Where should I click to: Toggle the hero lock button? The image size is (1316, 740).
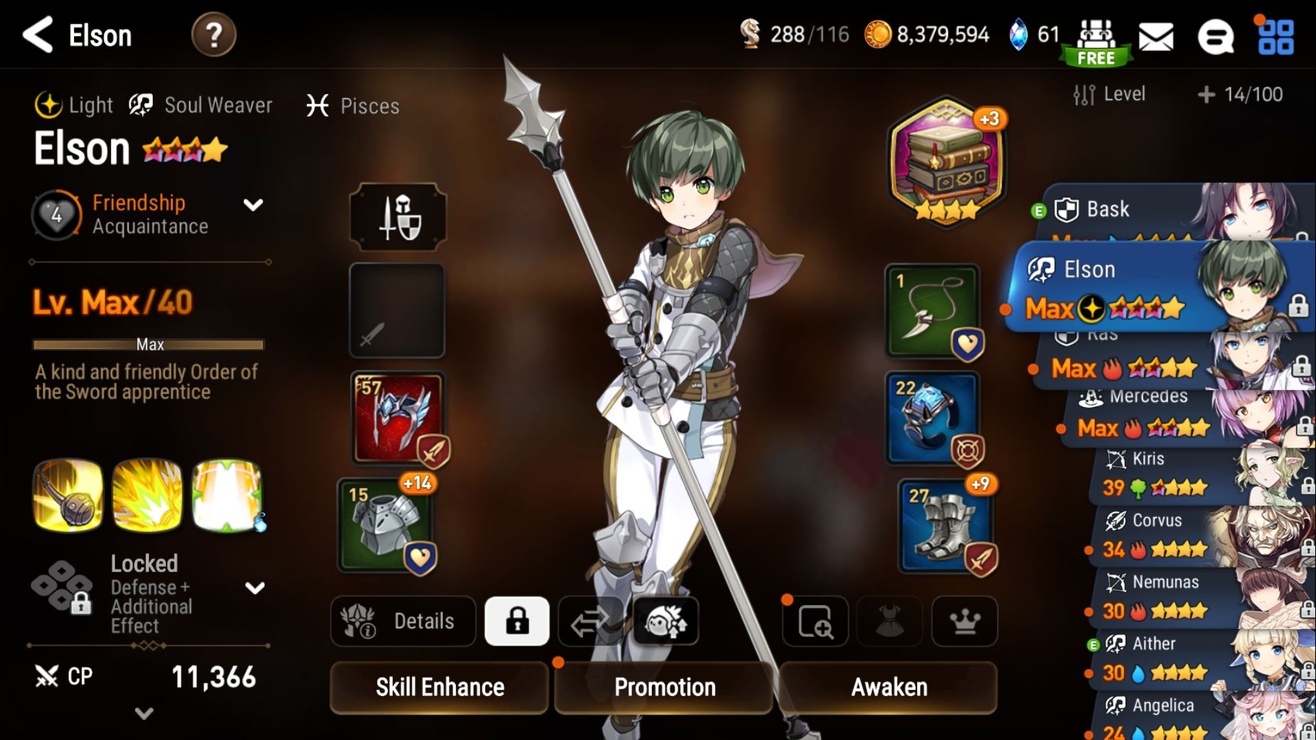[516, 621]
